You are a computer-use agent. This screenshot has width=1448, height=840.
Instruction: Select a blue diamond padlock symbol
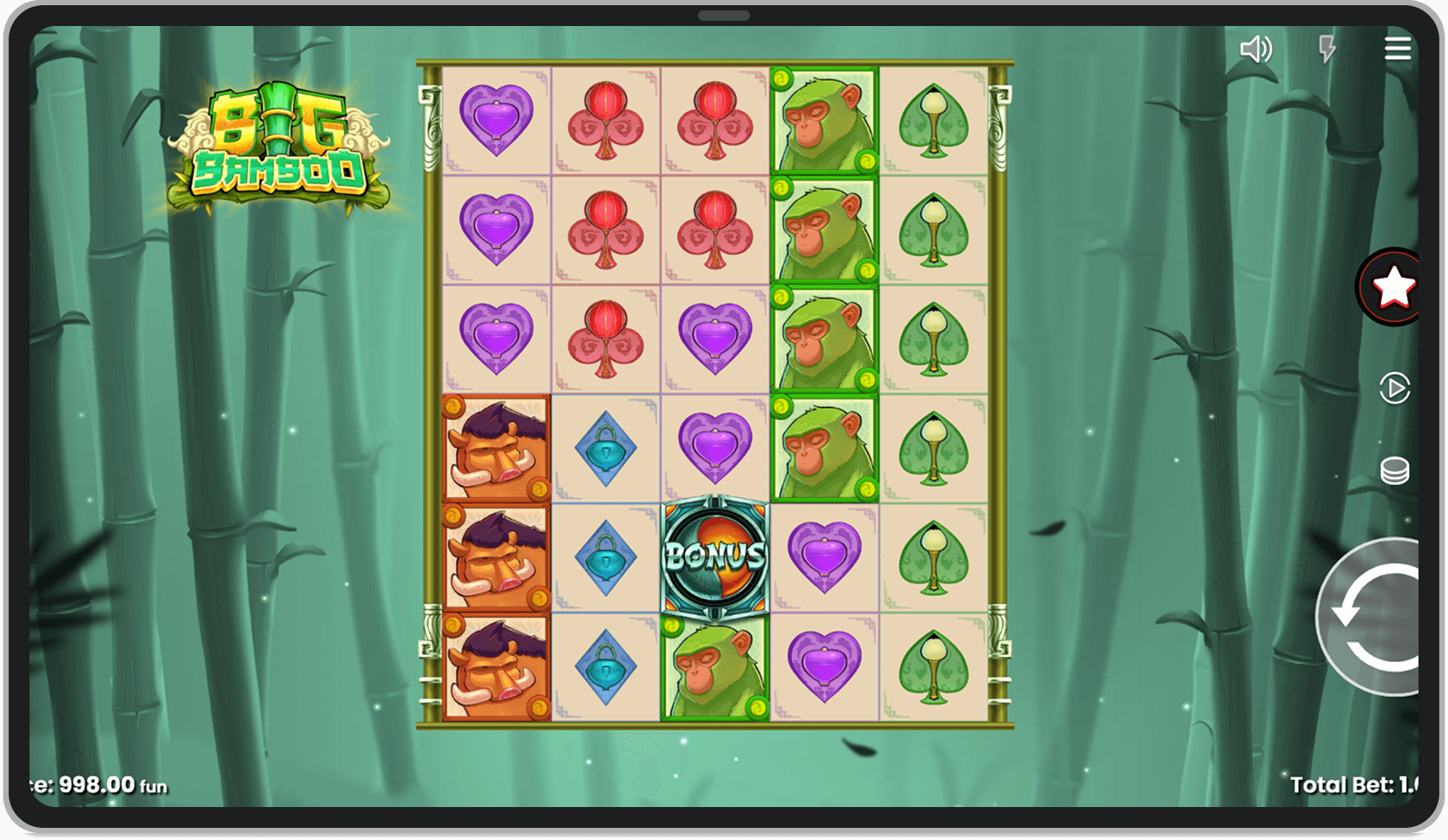[604, 447]
